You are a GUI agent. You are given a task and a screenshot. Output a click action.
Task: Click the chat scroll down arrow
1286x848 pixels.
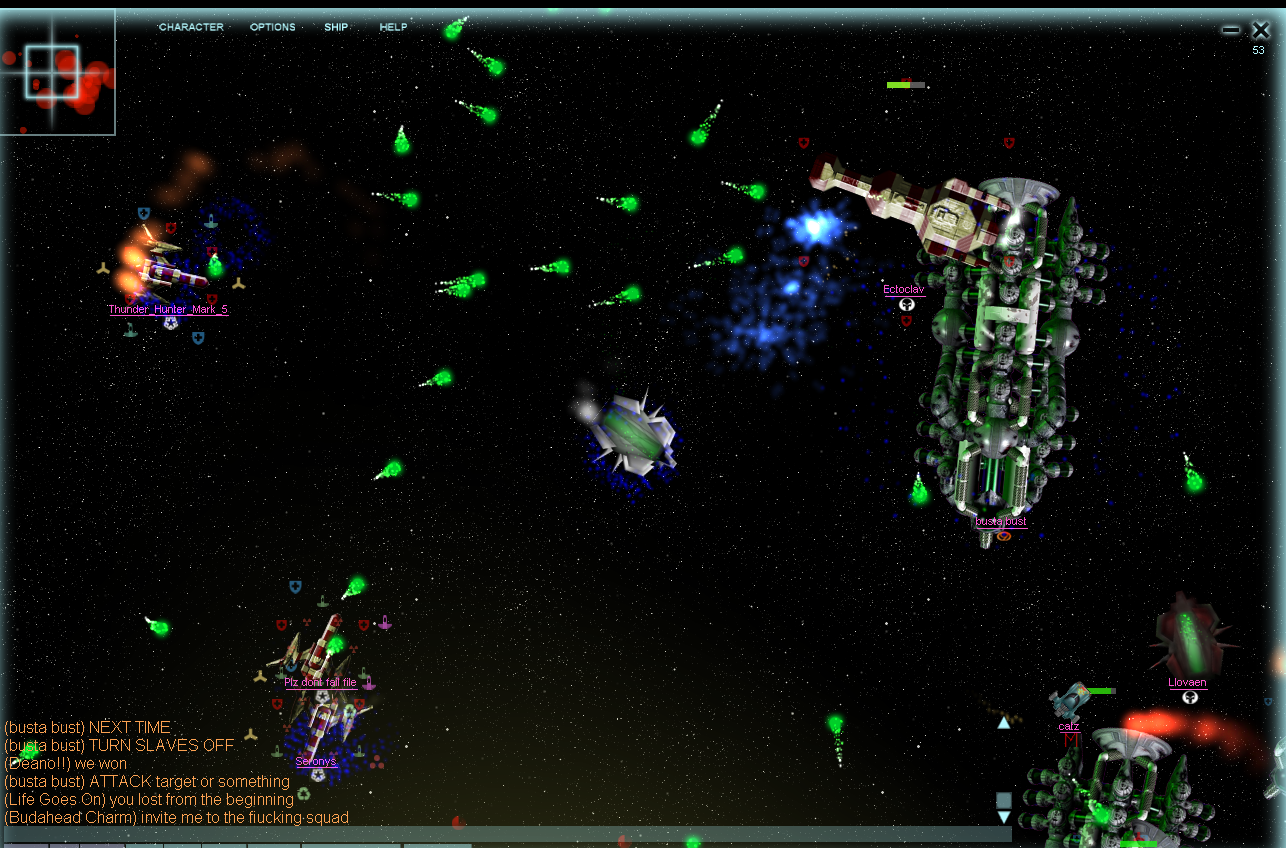point(1004,817)
